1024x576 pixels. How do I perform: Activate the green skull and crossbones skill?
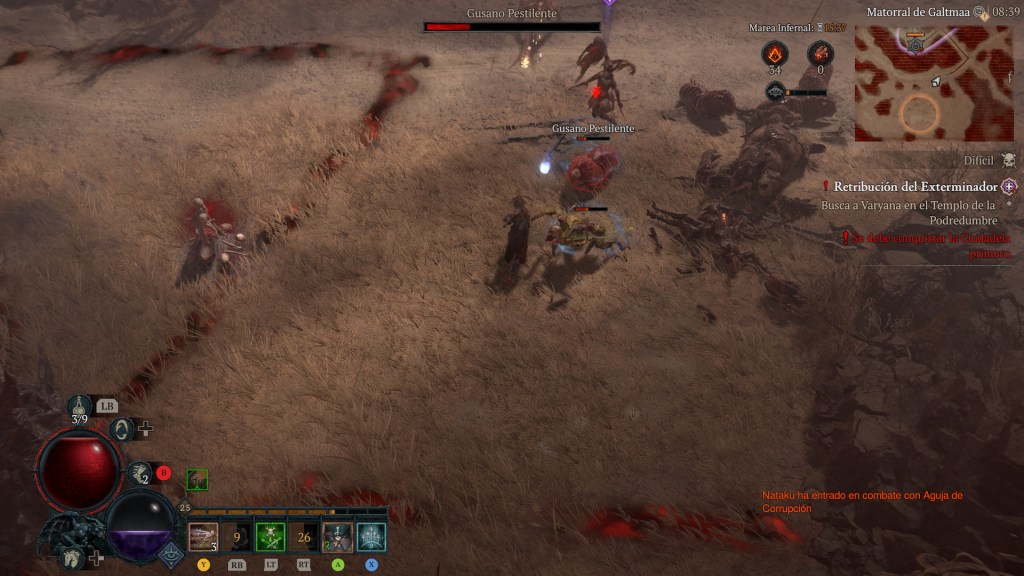click(x=270, y=537)
